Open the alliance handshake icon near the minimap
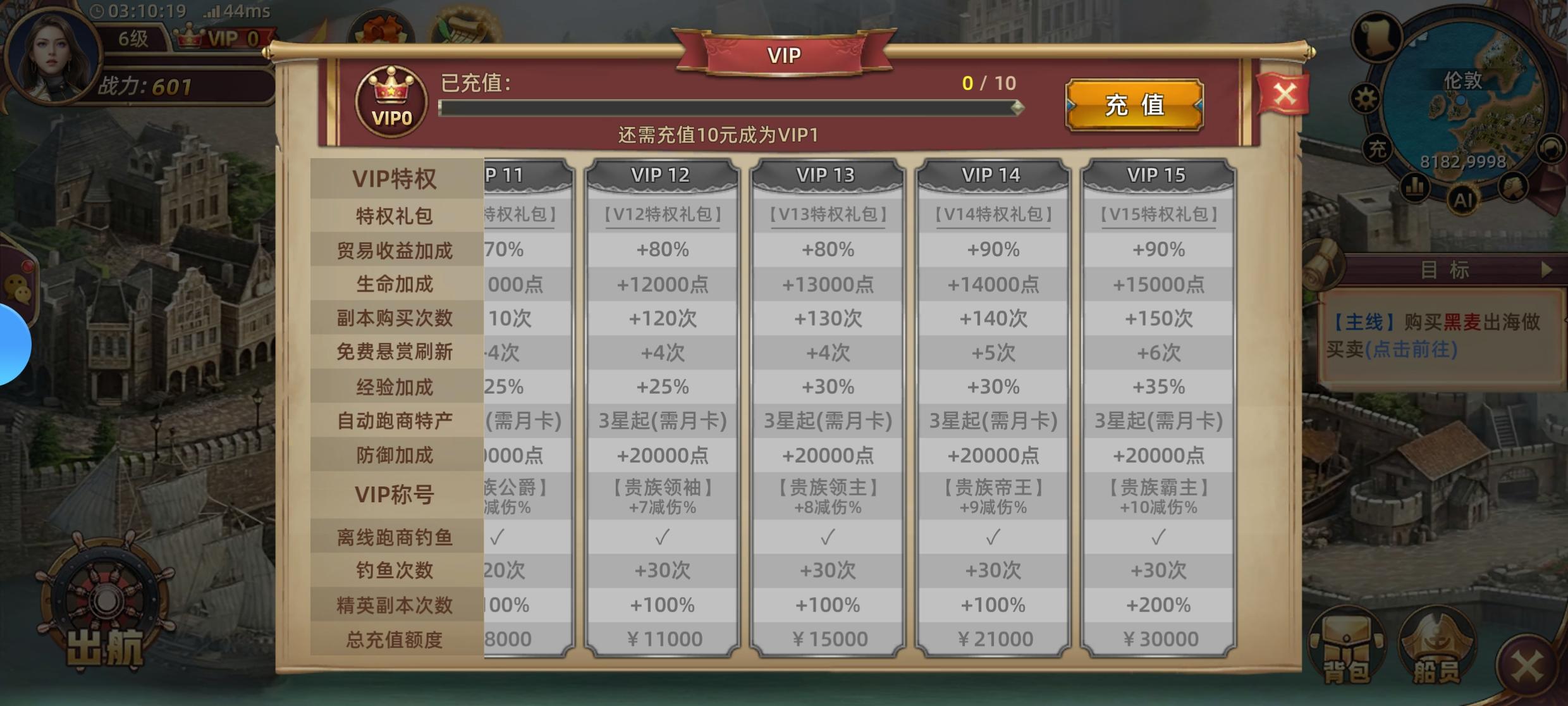The width and height of the screenshot is (1568, 706). [x=1514, y=187]
